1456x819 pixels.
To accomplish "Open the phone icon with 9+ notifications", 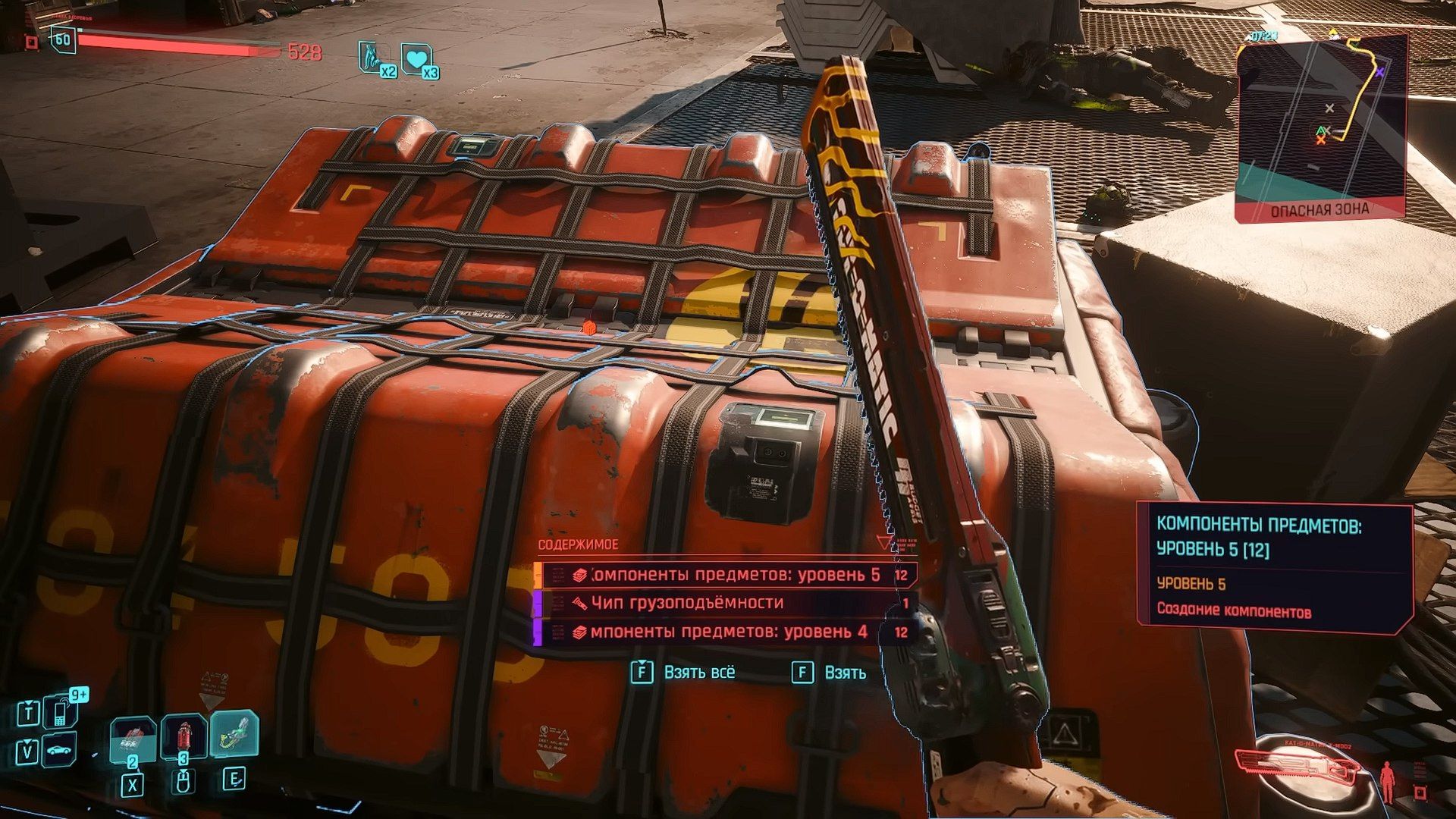I will pyautogui.click(x=60, y=711).
